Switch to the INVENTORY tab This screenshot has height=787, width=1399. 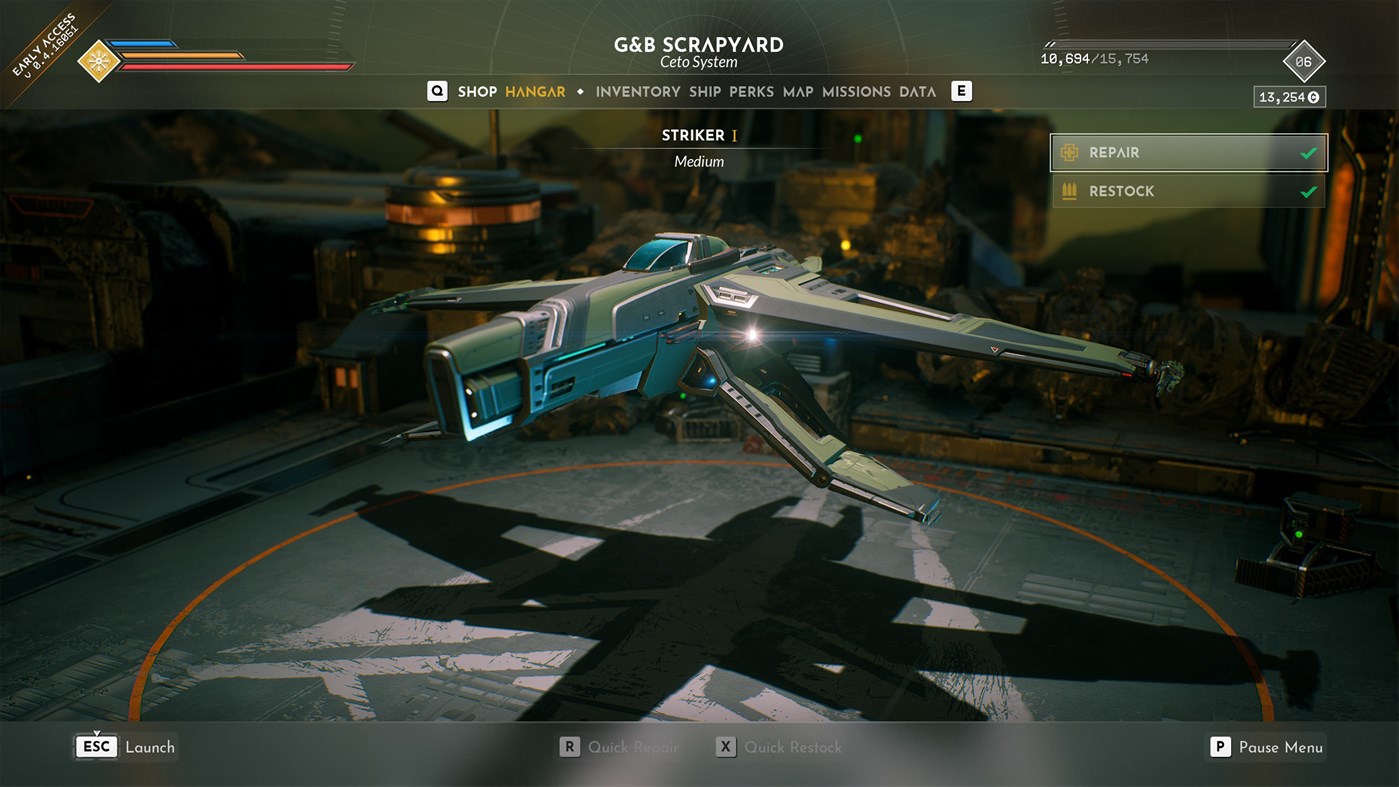point(637,91)
